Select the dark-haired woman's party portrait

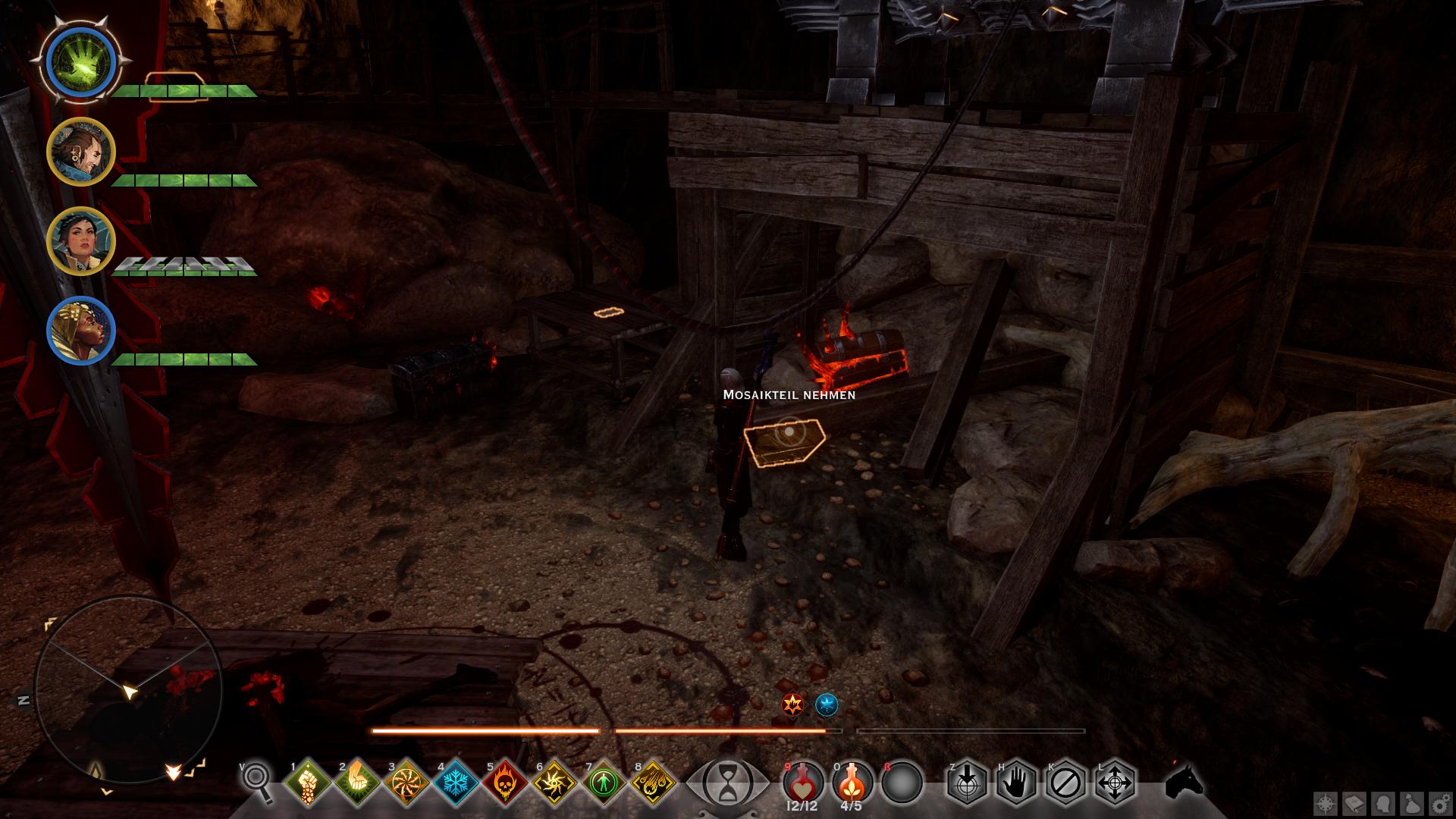(x=80, y=241)
